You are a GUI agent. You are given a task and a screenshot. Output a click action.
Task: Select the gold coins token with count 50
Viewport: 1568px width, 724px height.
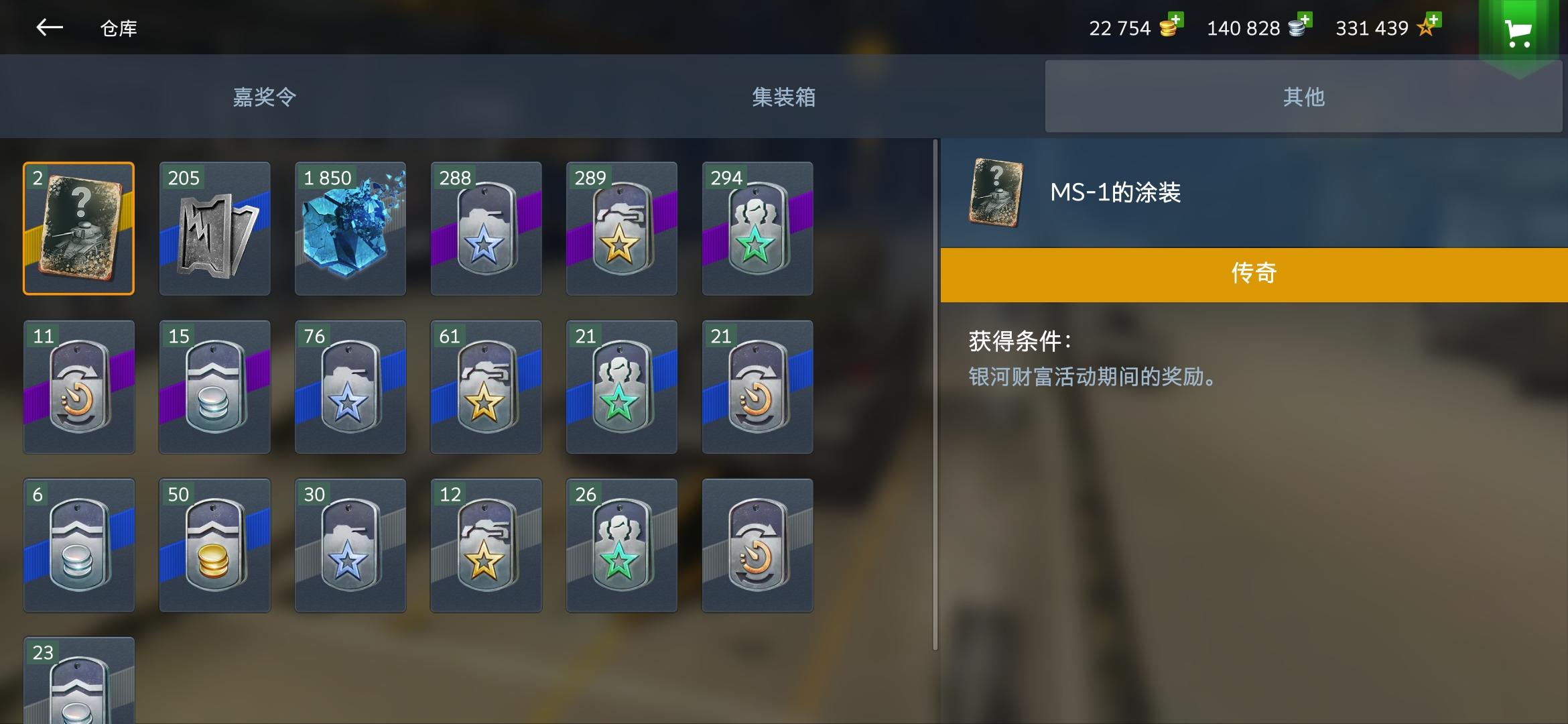[x=214, y=545]
